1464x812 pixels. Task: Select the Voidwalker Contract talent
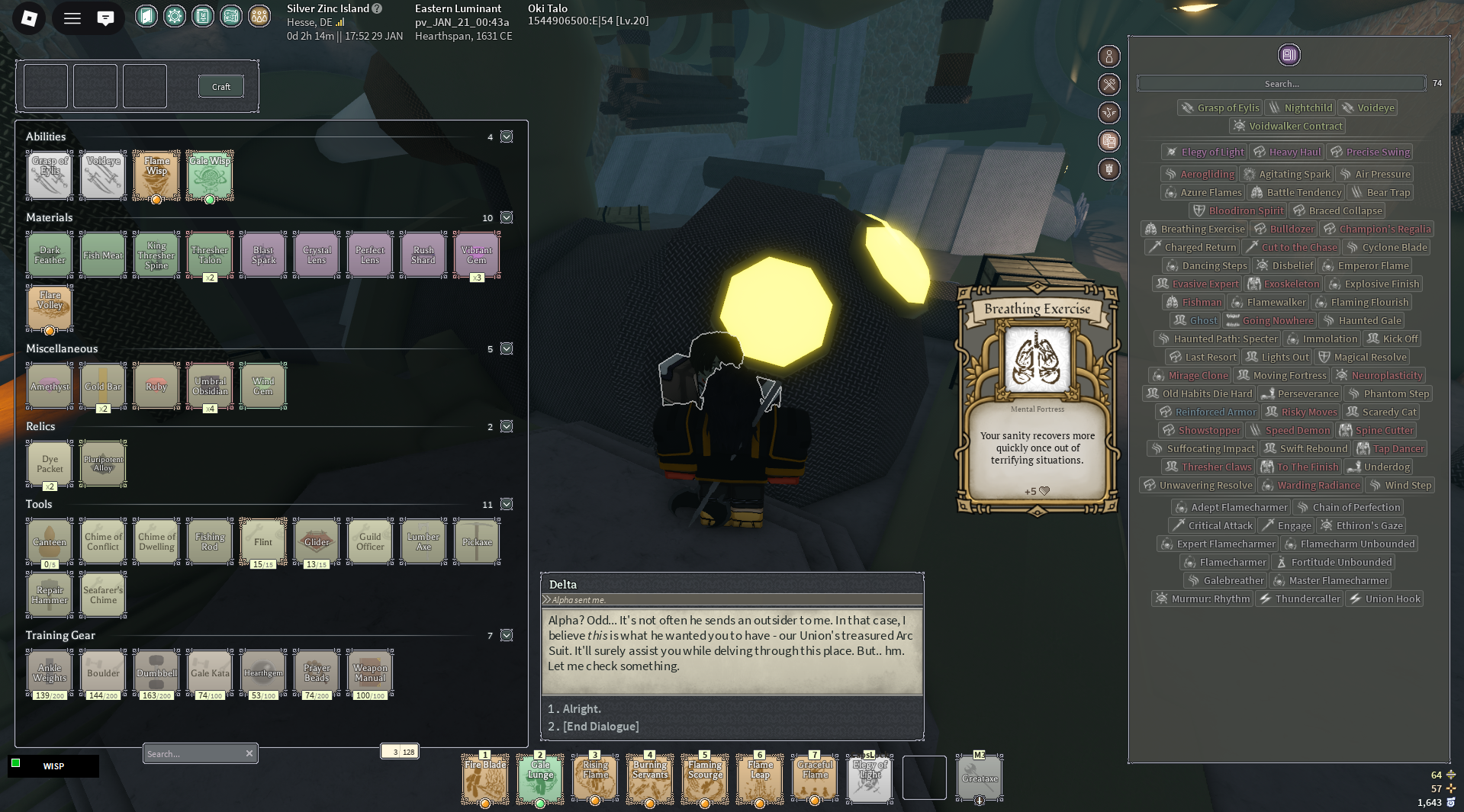(1287, 127)
